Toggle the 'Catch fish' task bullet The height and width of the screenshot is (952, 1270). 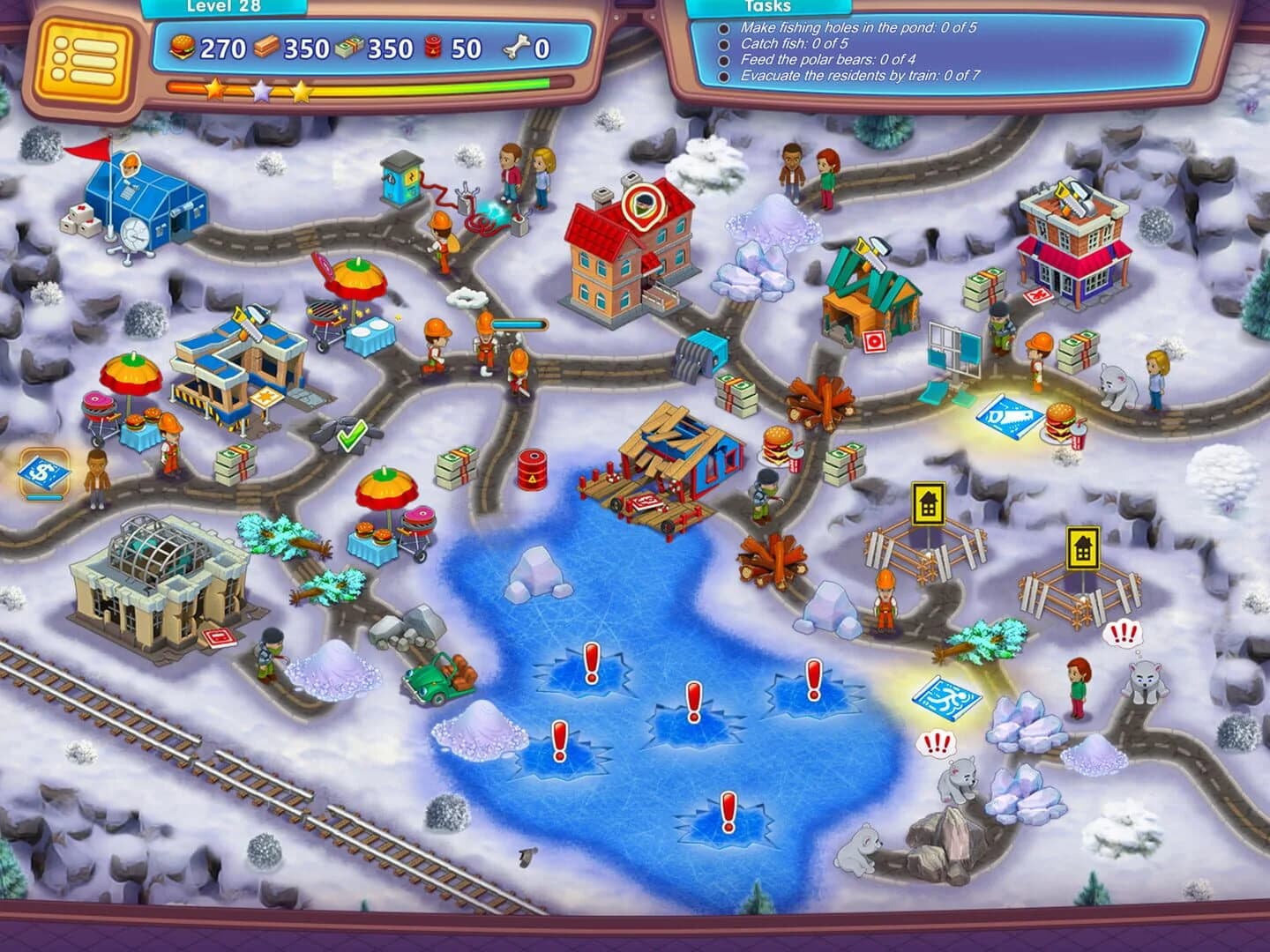(x=723, y=43)
